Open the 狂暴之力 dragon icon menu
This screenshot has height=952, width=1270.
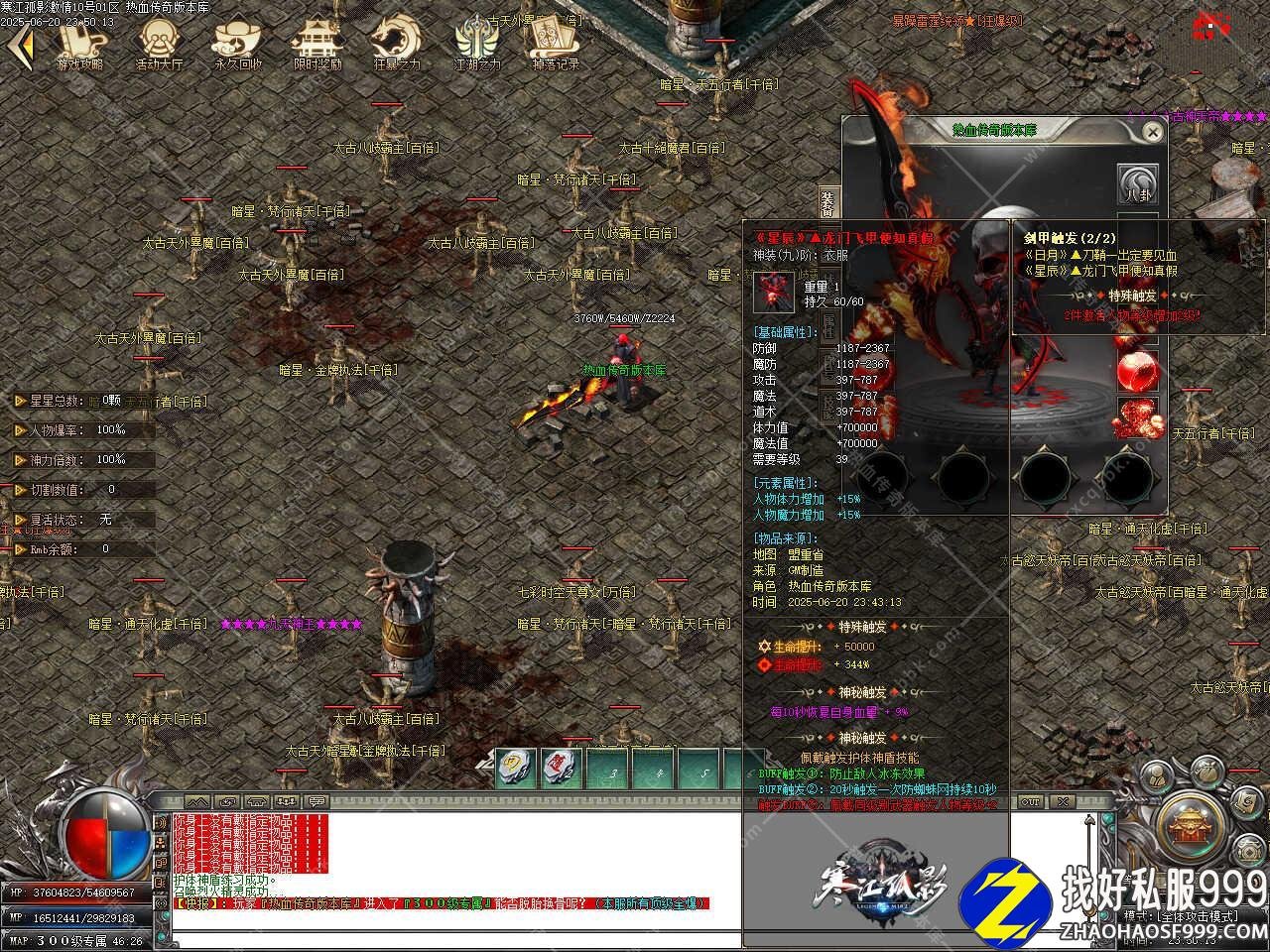tap(397, 44)
